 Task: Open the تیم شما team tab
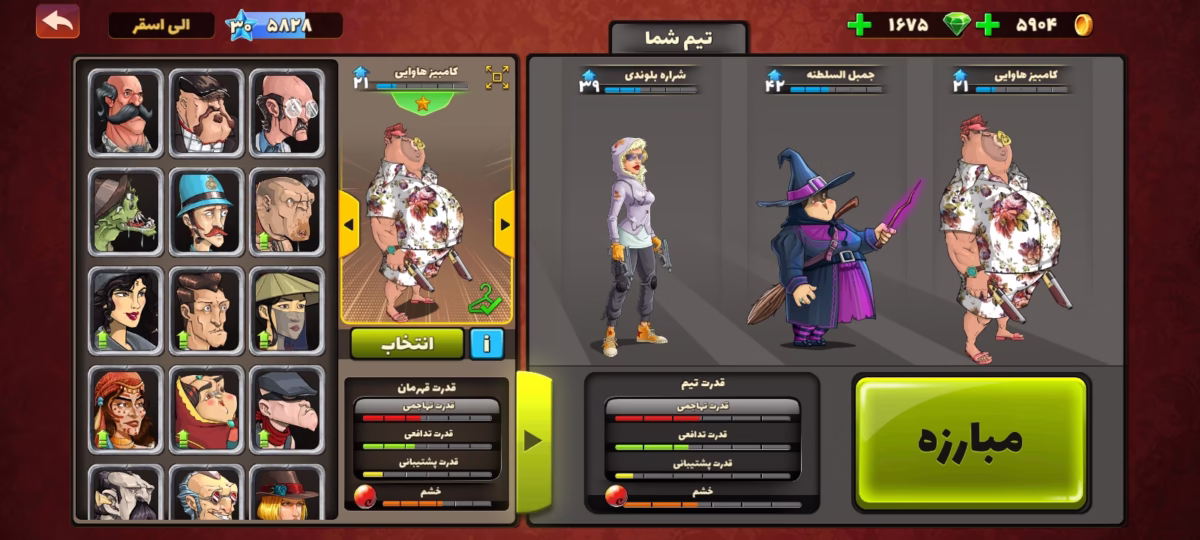pyautogui.click(x=678, y=38)
